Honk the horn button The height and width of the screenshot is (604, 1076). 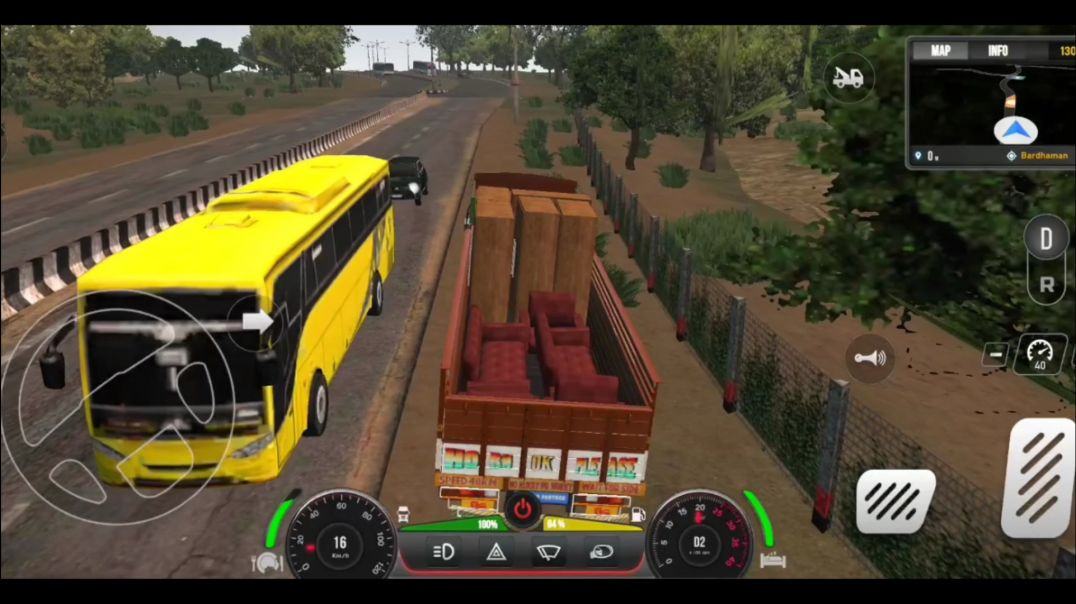coord(869,358)
